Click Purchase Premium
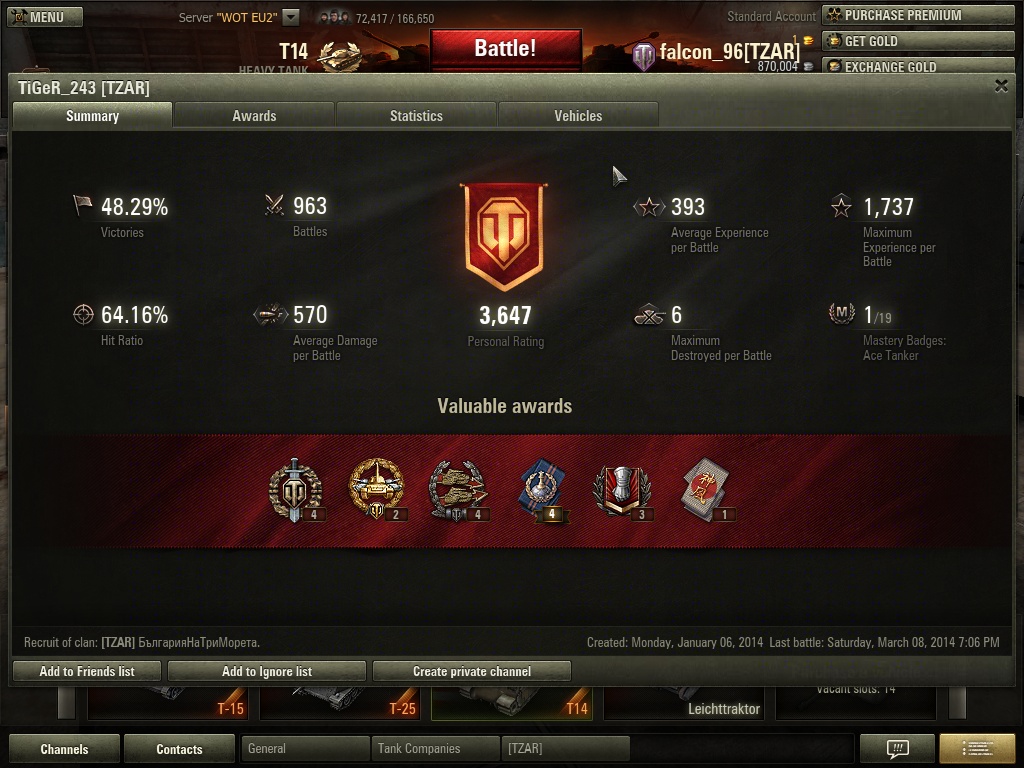This screenshot has height=768, width=1024. [917, 15]
